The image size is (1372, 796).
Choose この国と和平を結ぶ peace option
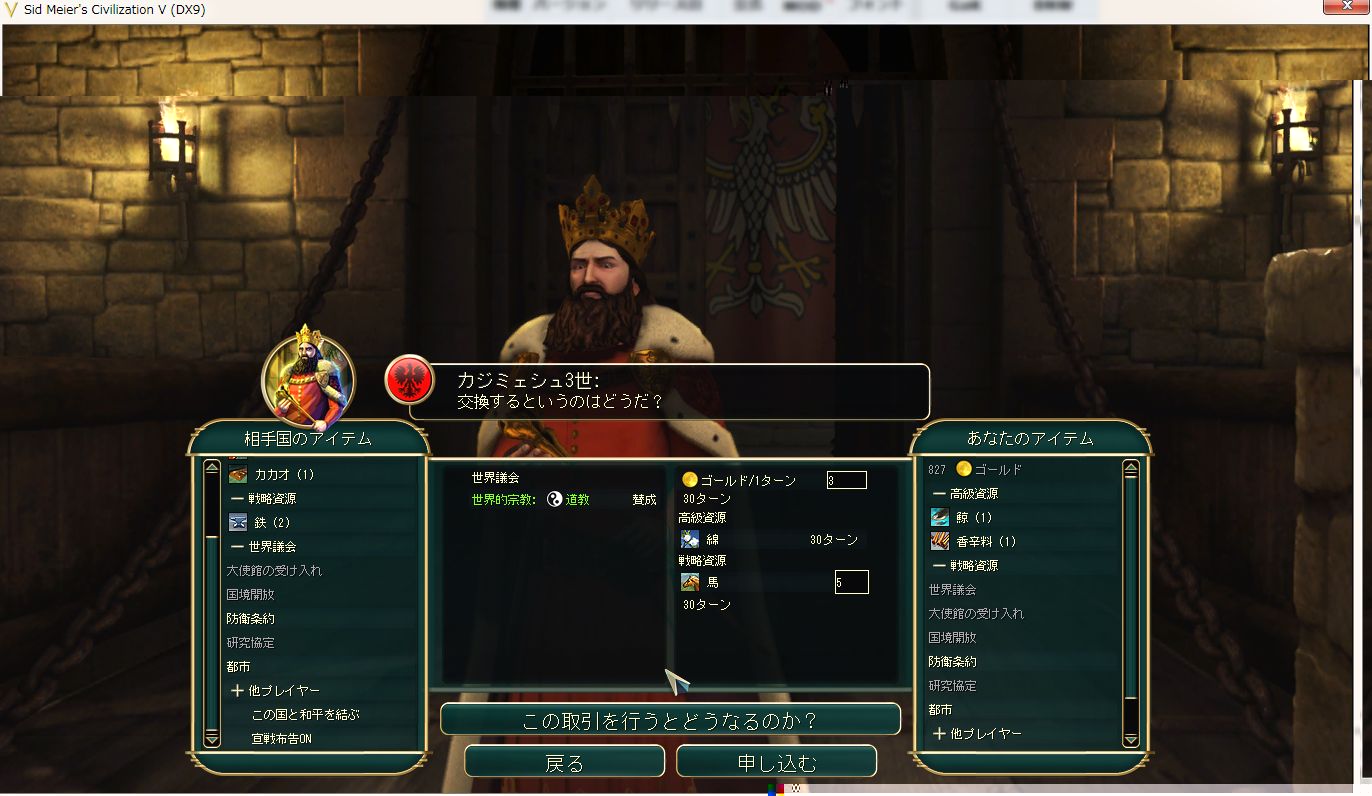click(x=305, y=715)
